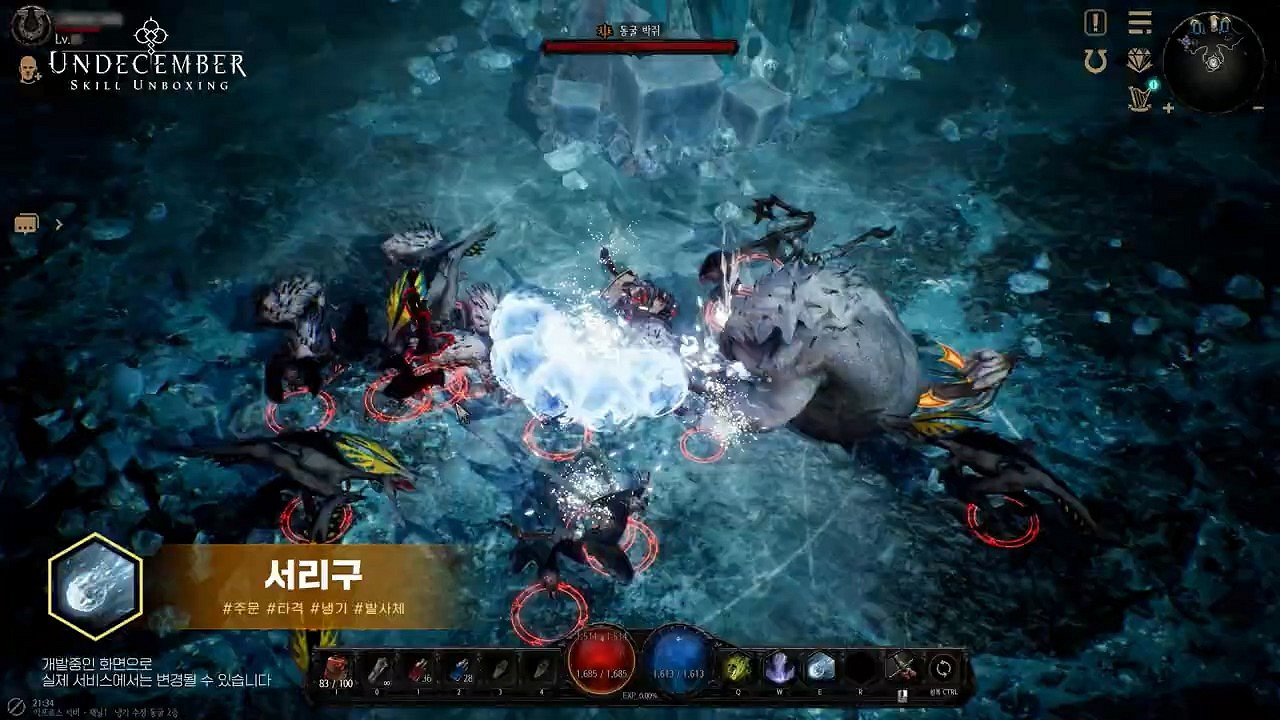Viewport: 1280px width, 720px height.
Task: Cast the frost skill assigned to slot E
Action: click(821, 668)
